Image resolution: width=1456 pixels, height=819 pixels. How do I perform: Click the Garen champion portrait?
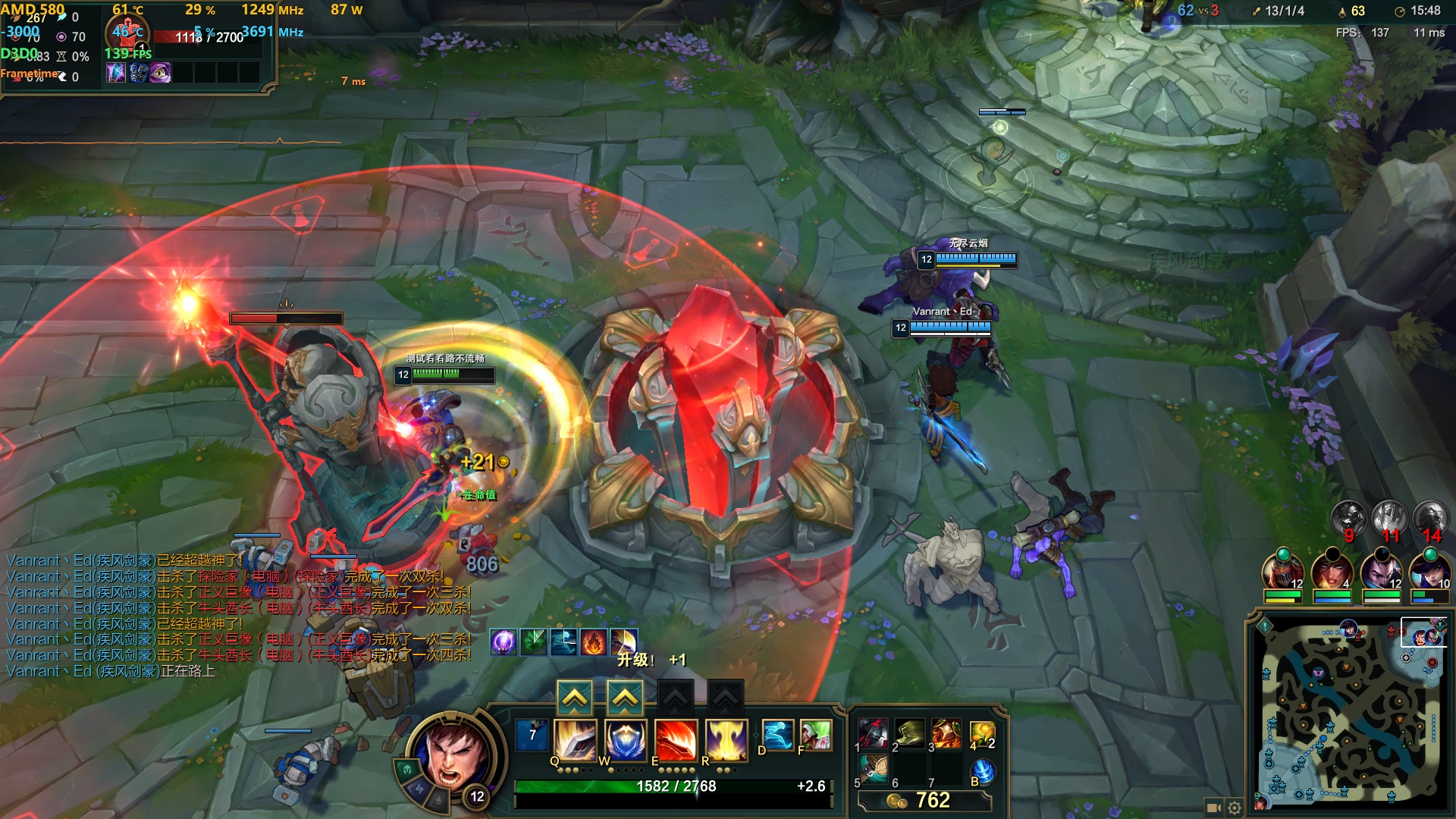click(453, 755)
